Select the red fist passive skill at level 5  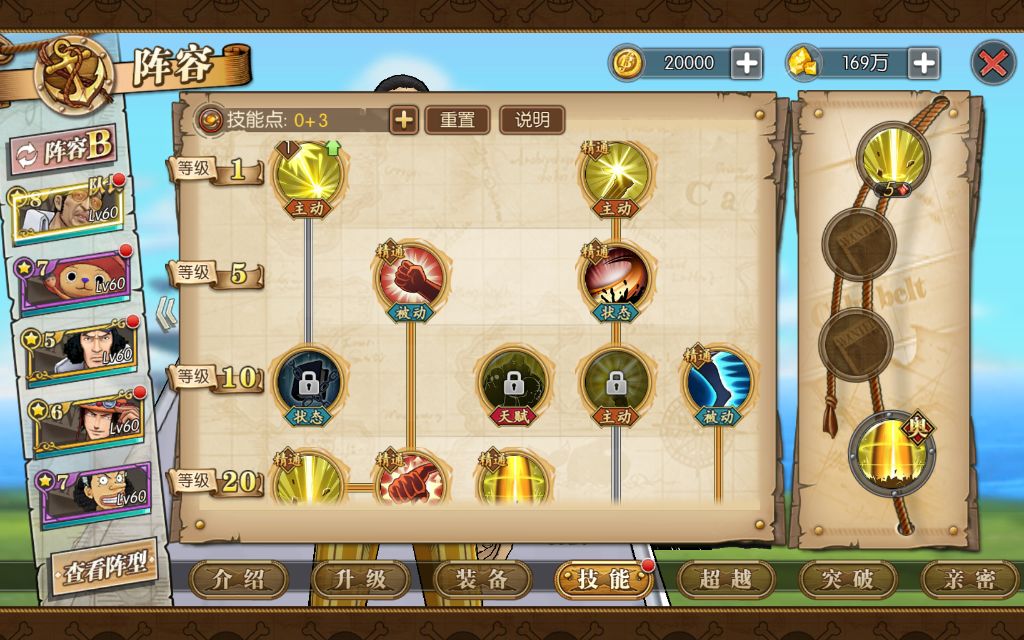(410, 275)
